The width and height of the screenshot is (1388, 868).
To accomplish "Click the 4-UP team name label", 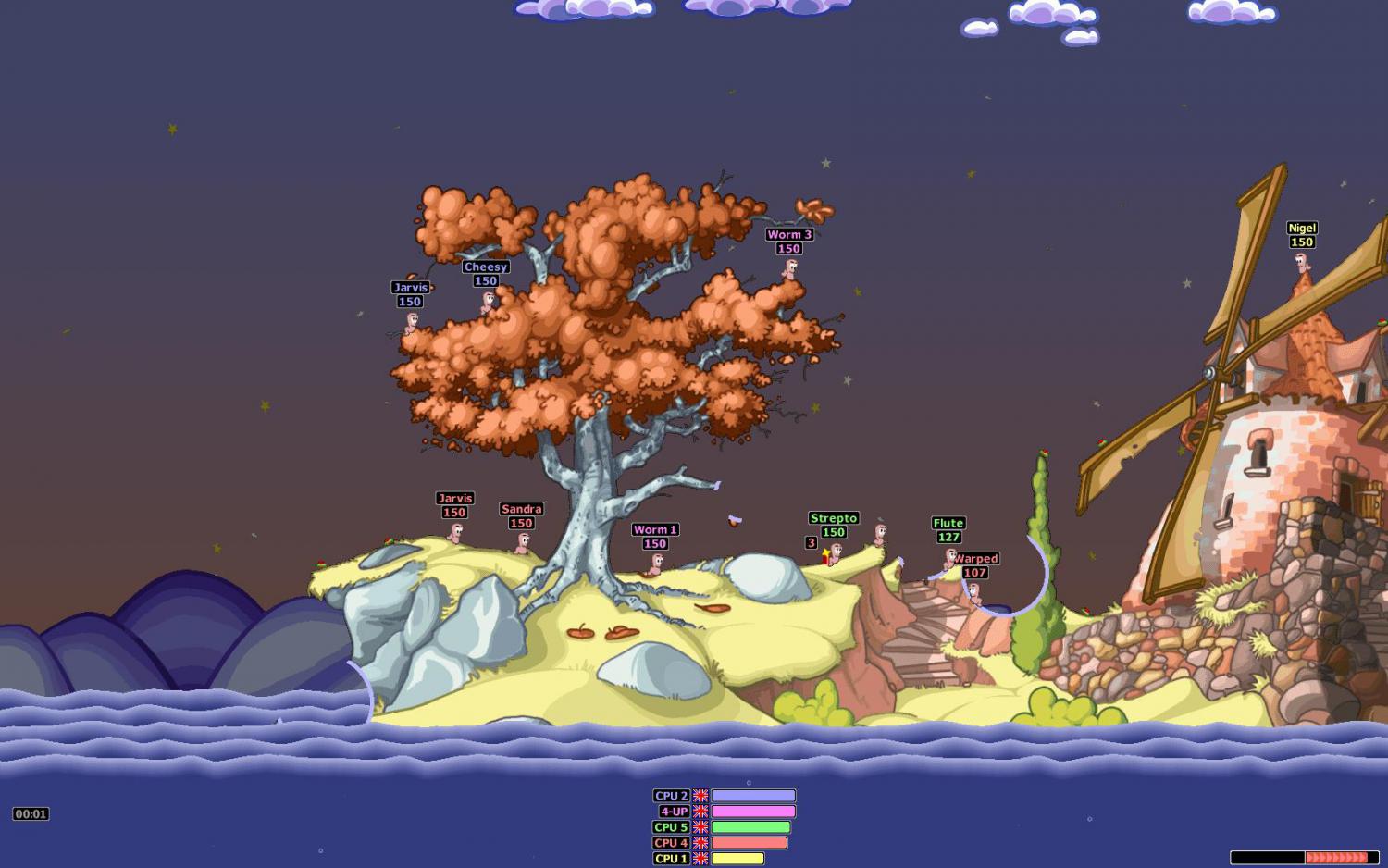I will pyautogui.click(x=671, y=810).
